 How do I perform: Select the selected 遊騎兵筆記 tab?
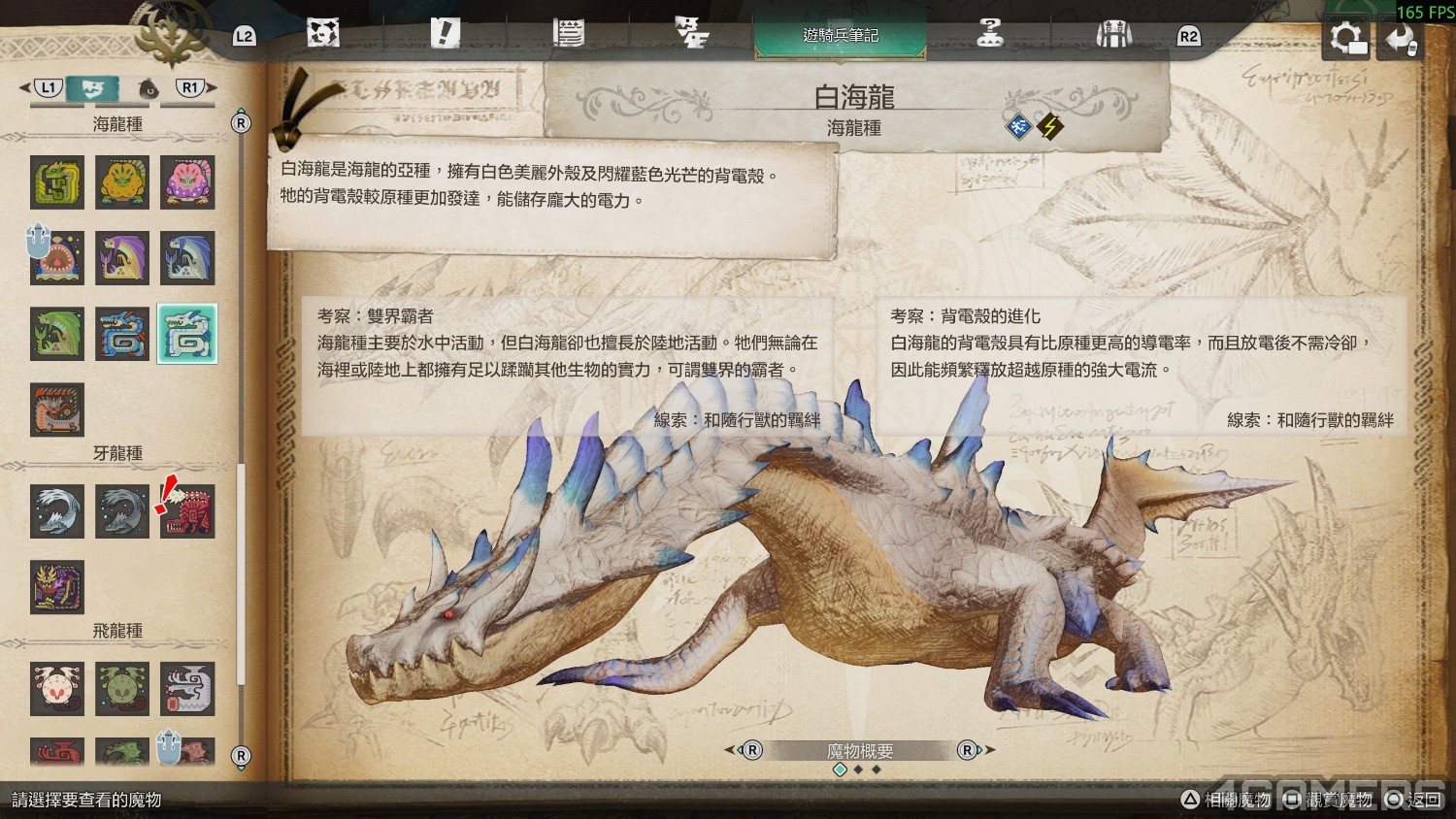[840, 36]
